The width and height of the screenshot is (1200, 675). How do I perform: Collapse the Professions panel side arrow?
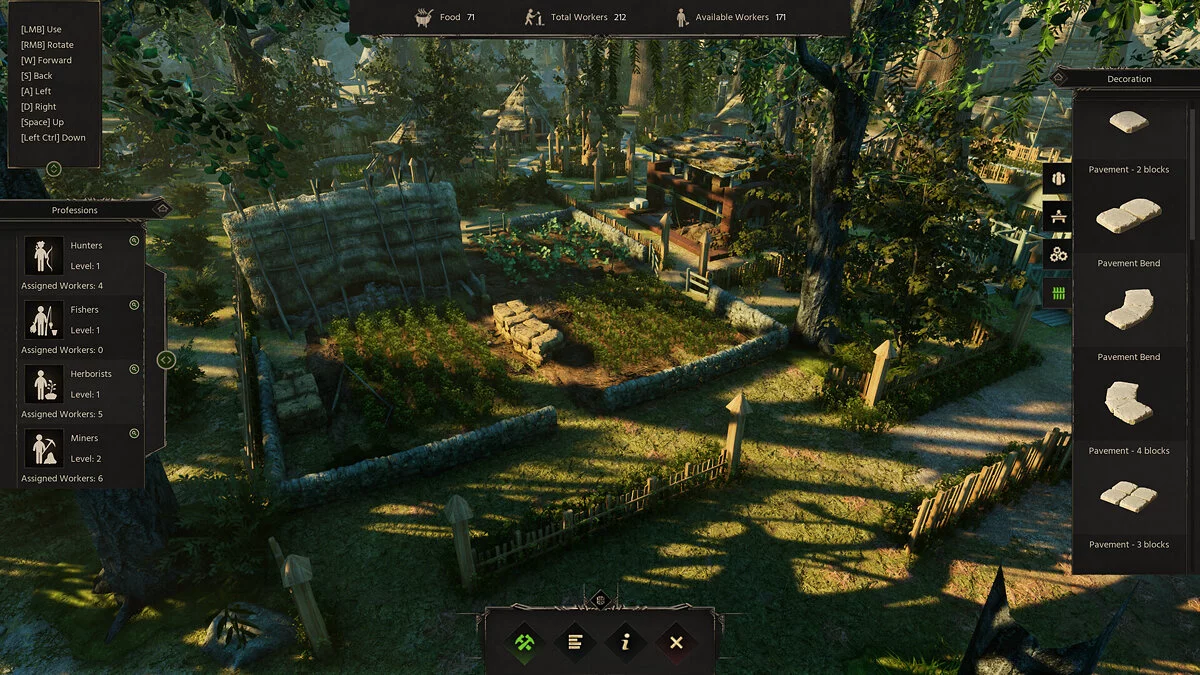pos(167,360)
